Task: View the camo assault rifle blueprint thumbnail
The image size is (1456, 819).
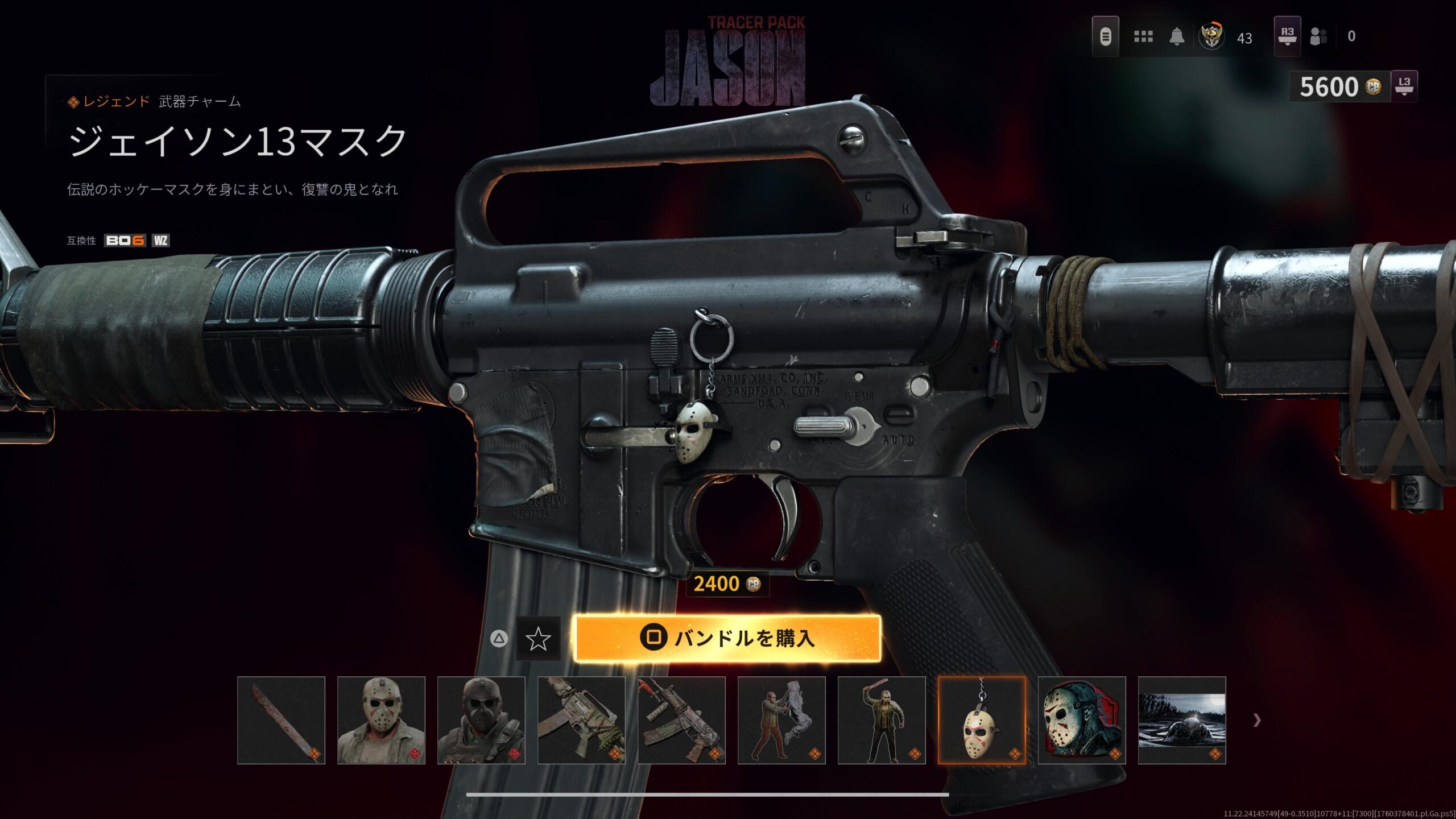Action: (x=581, y=720)
